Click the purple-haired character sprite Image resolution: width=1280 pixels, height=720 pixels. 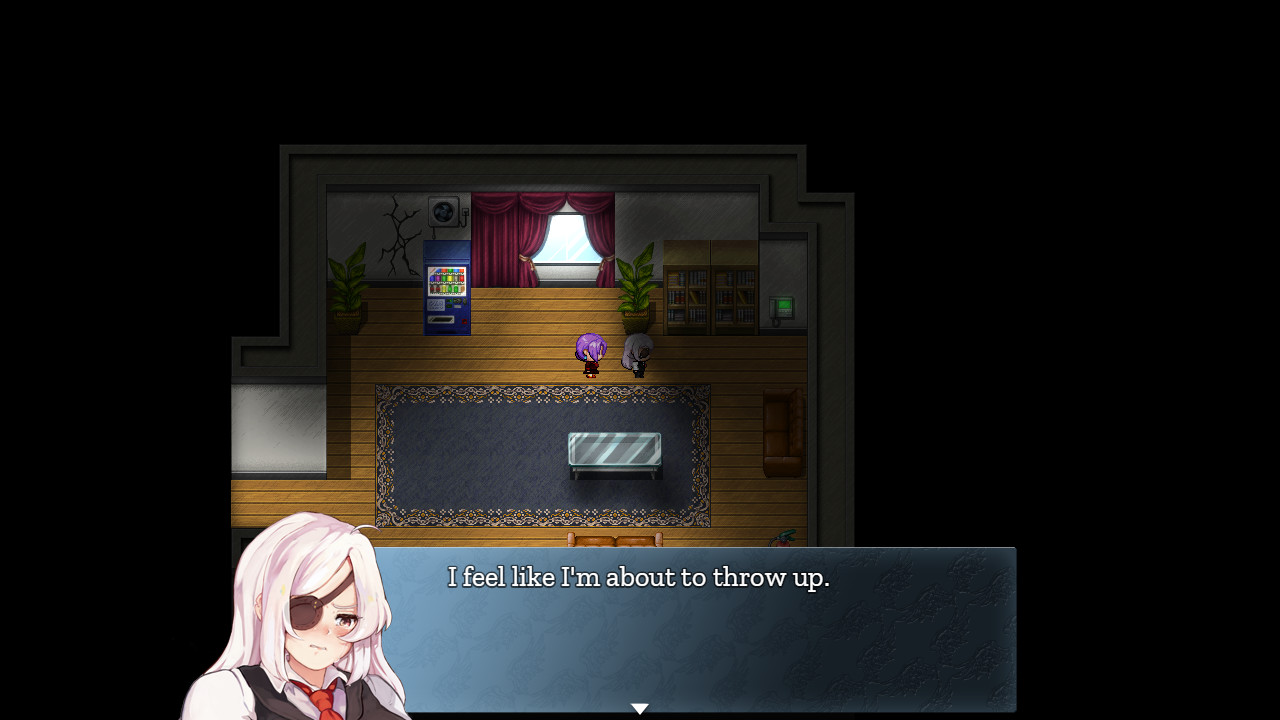click(x=590, y=356)
